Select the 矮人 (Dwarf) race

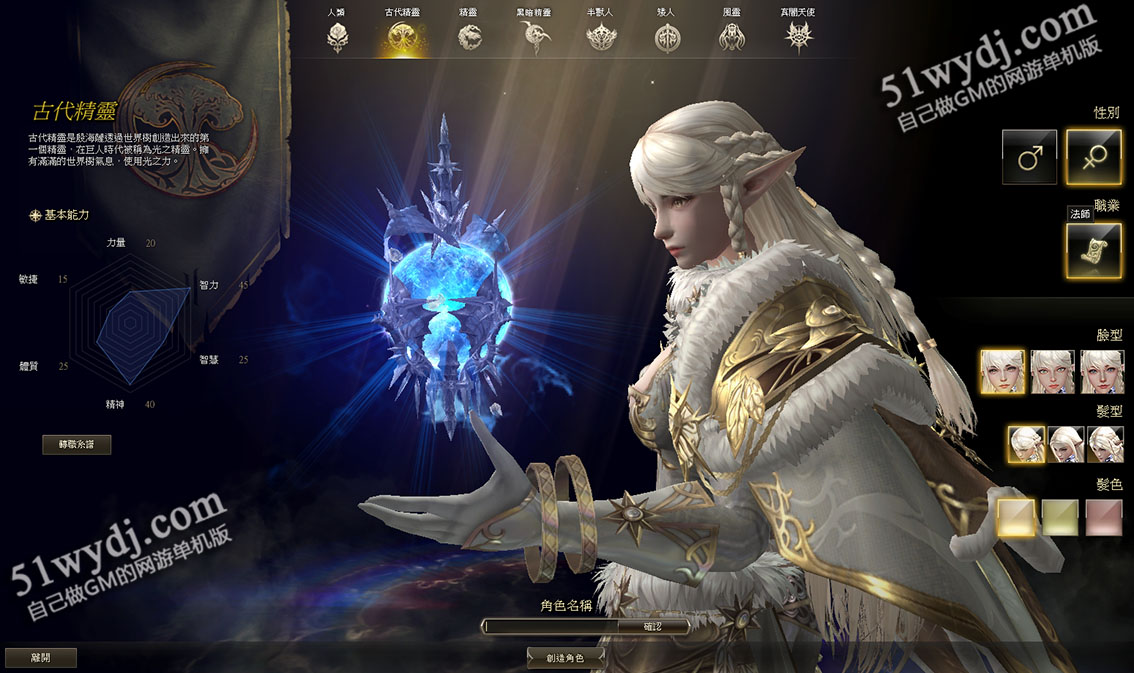(667, 37)
